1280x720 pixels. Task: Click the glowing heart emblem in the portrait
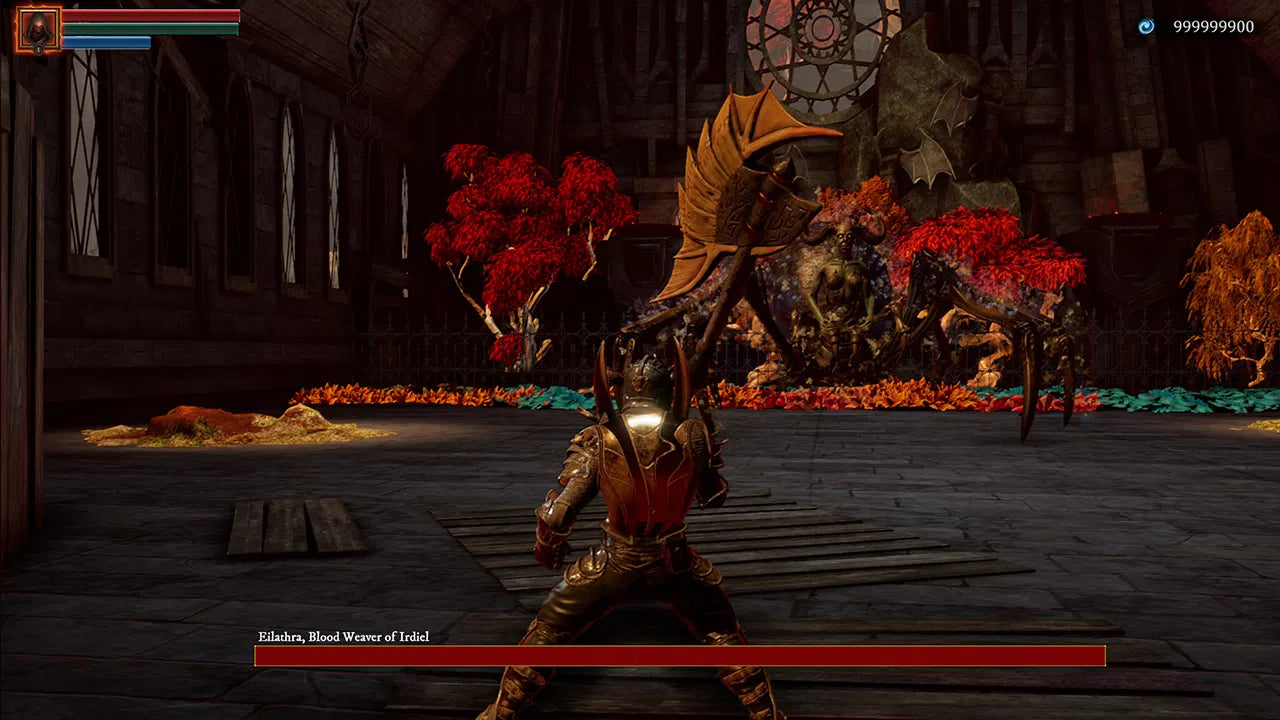36,30
